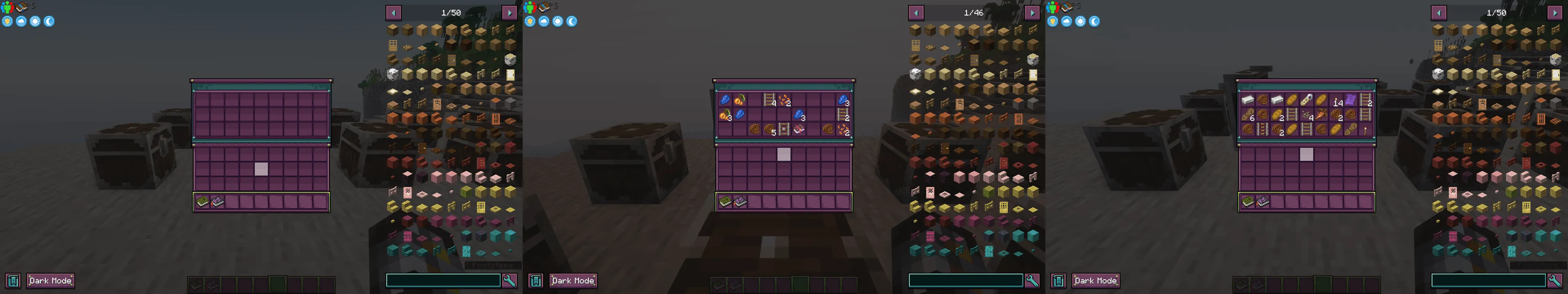Click the previous page arrow on the 1/46 panel

(x=915, y=11)
